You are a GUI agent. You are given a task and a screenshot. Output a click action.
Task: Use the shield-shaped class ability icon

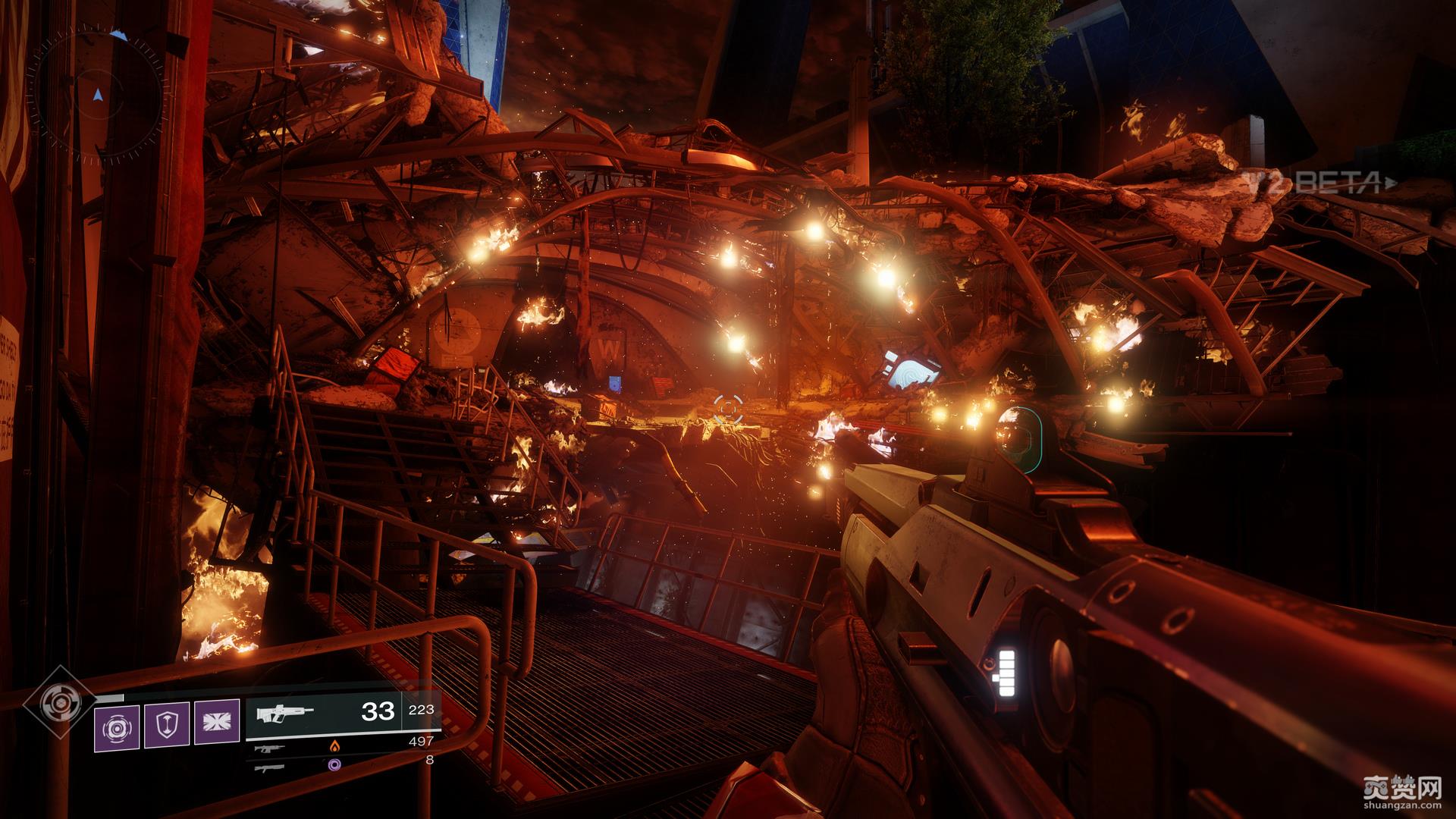167,725
